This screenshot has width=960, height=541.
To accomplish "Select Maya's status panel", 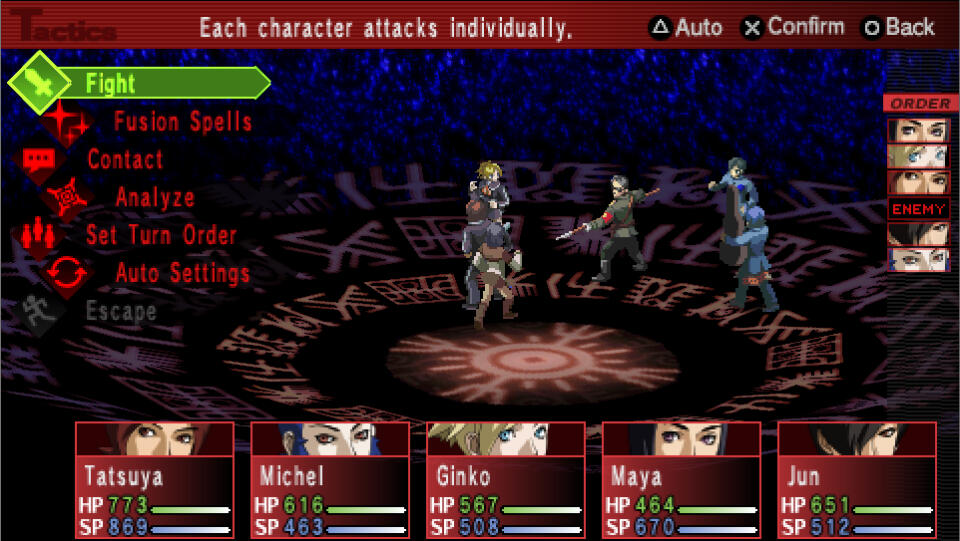I will pos(681,480).
